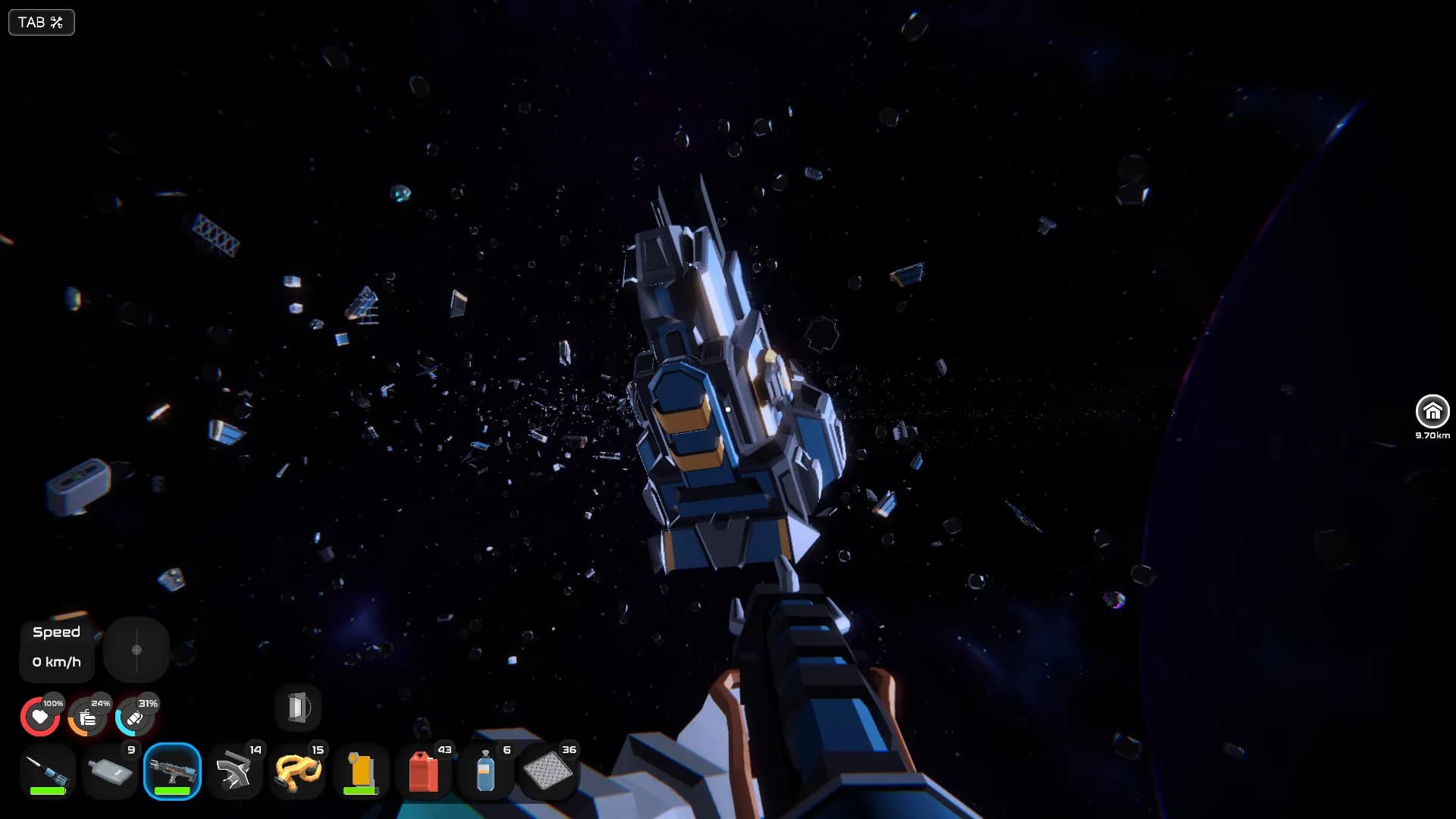Viewport: 1456px width, 819px height.
Task: Click the food and drink hunger icon
Action: pos(87,717)
